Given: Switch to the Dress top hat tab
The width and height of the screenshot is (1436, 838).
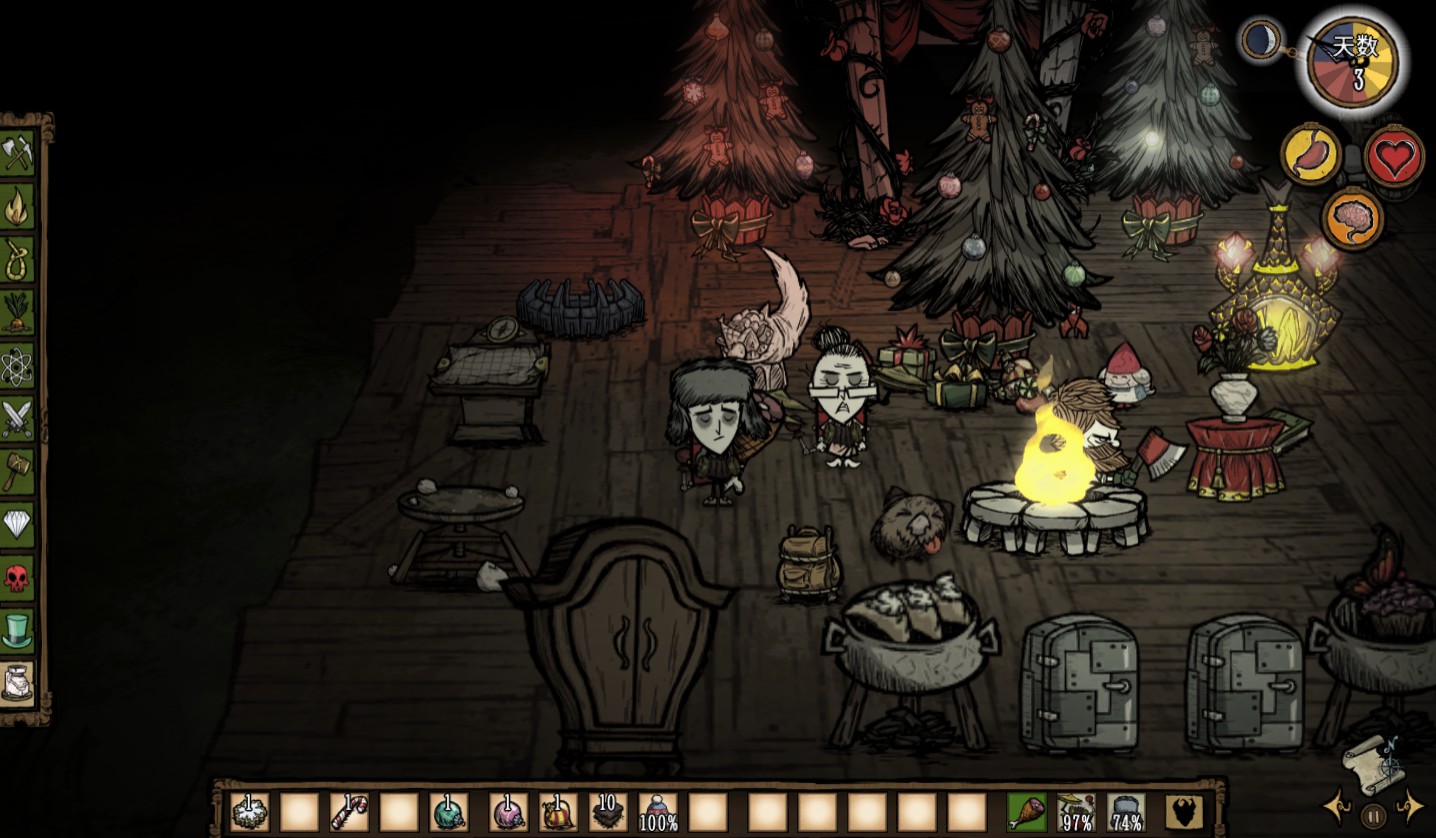Looking at the screenshot, I should (x=17, y=630).
